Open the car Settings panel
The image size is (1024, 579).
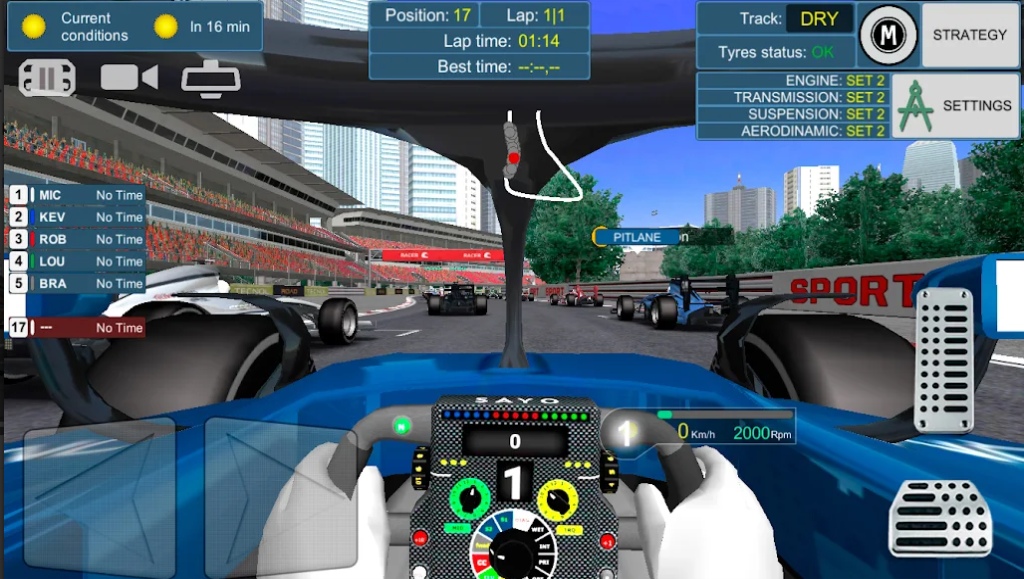pyautogui.click(x=955, y=105)
